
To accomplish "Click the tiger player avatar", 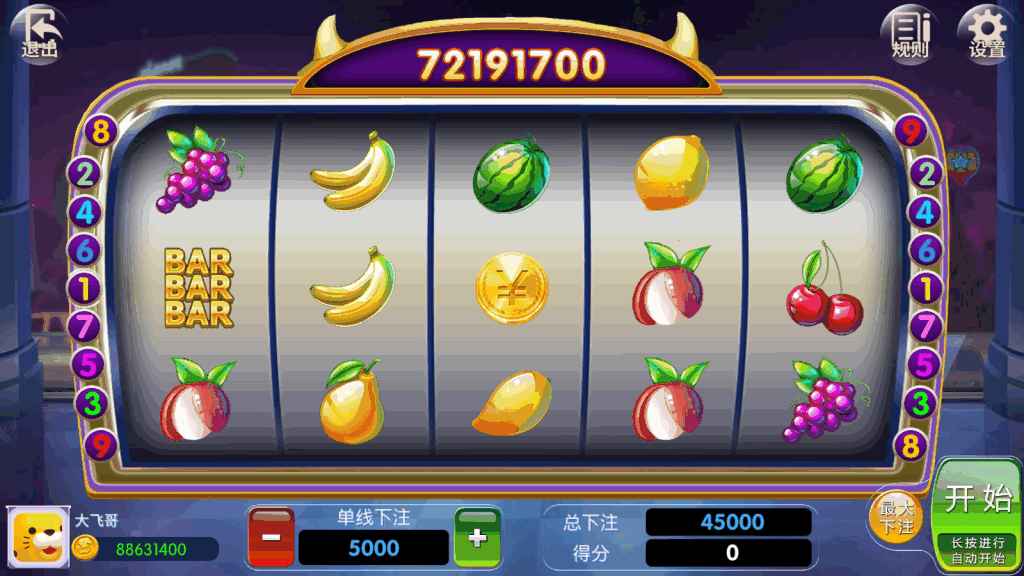I will 36,538.
